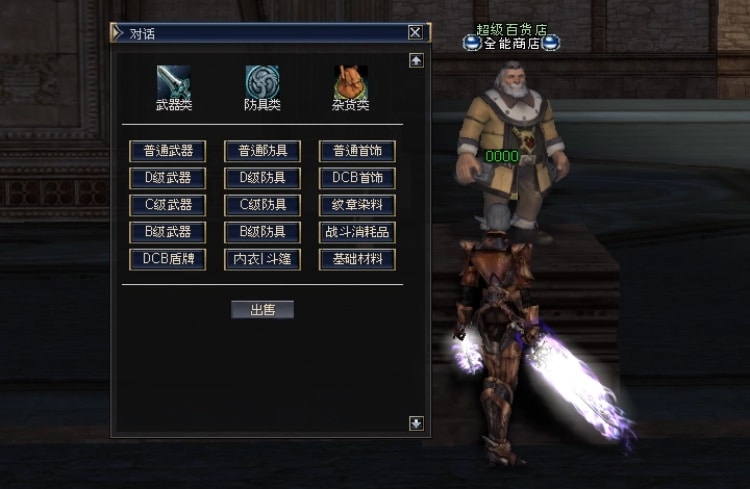
Task: Click the 出售 sell button
Action: tap(262, 310)
